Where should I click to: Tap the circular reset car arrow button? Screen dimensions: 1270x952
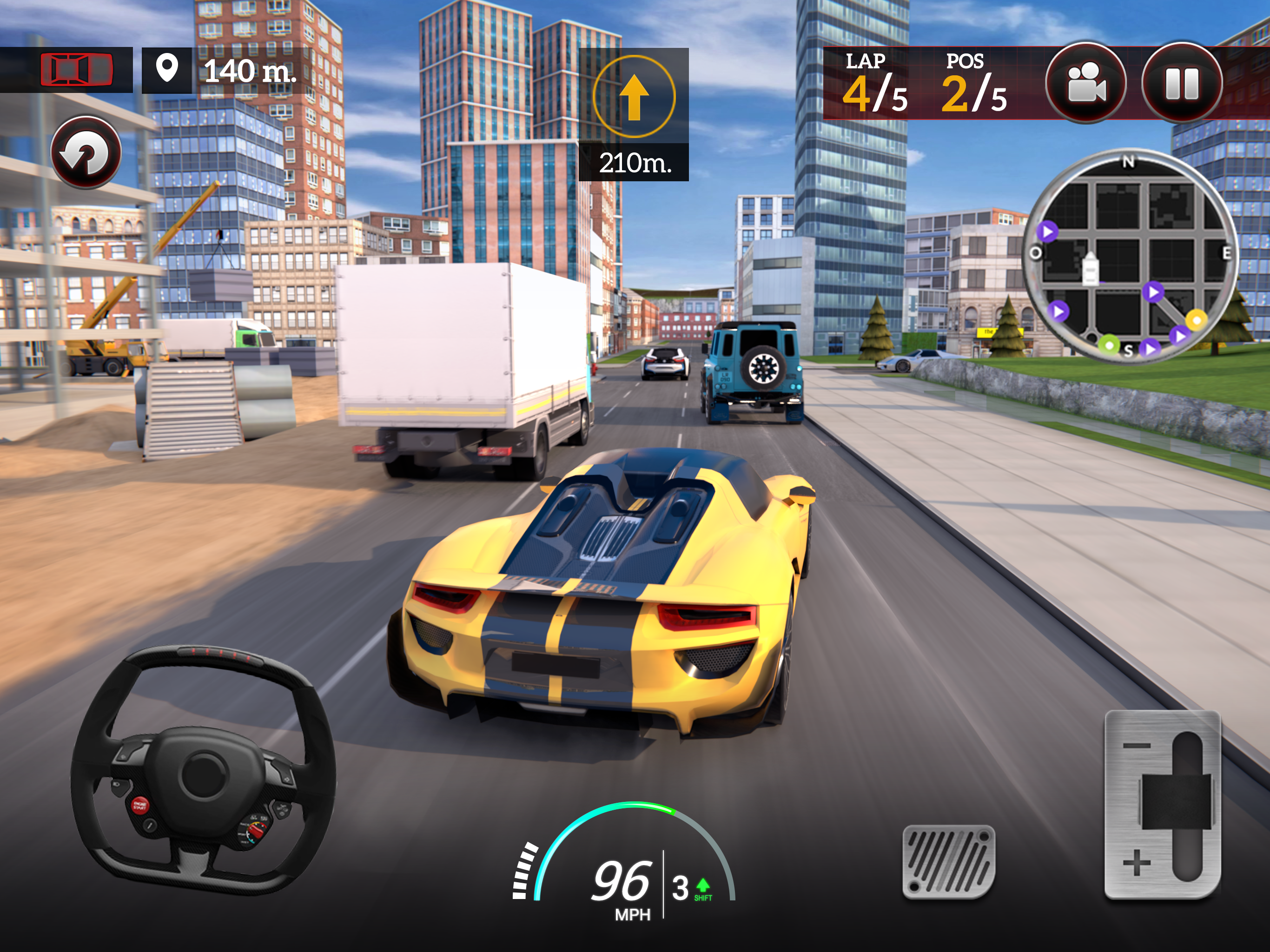86,153
